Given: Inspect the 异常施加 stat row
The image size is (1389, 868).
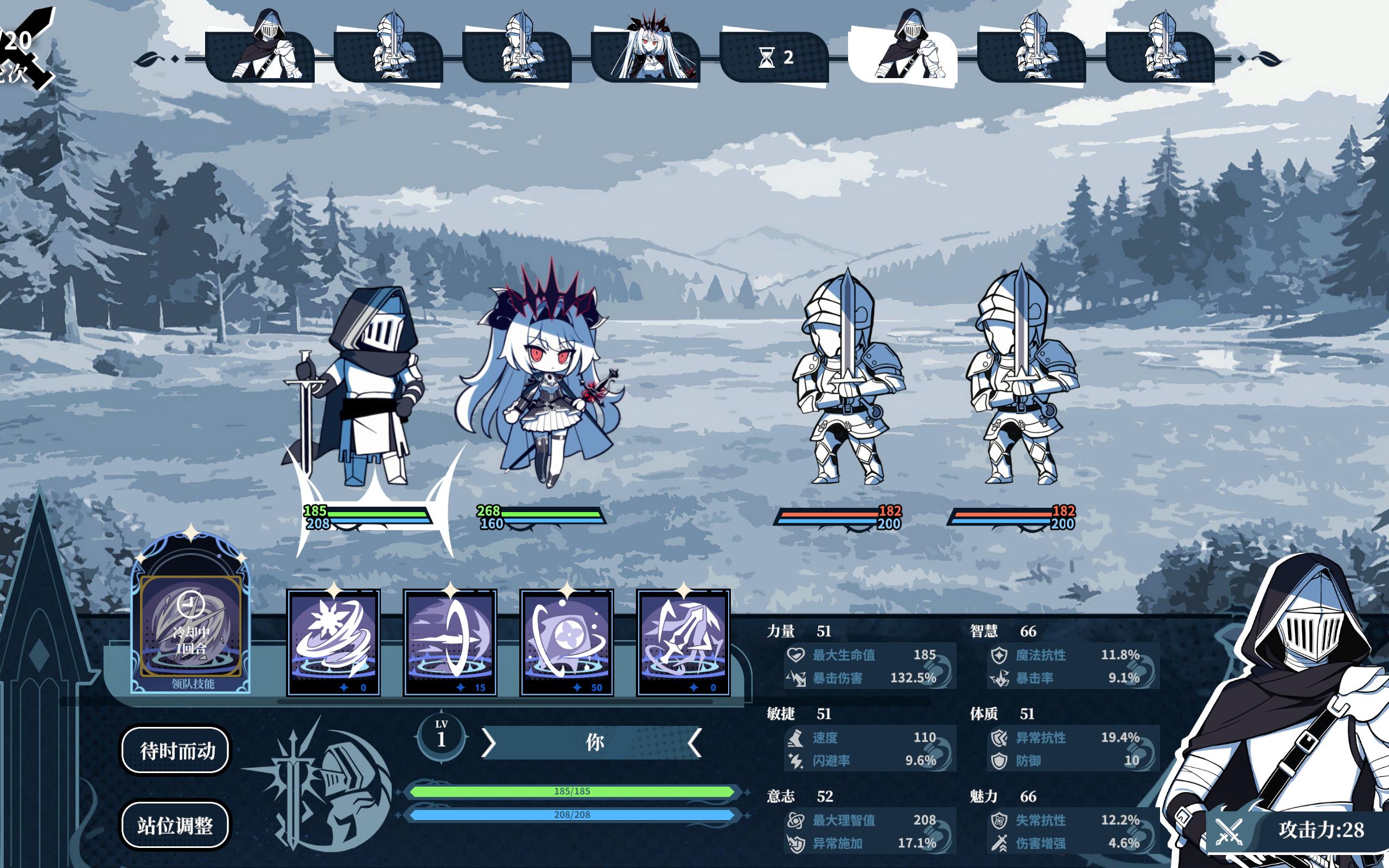Looking at the screenshot, I should (x=870, y=843).
